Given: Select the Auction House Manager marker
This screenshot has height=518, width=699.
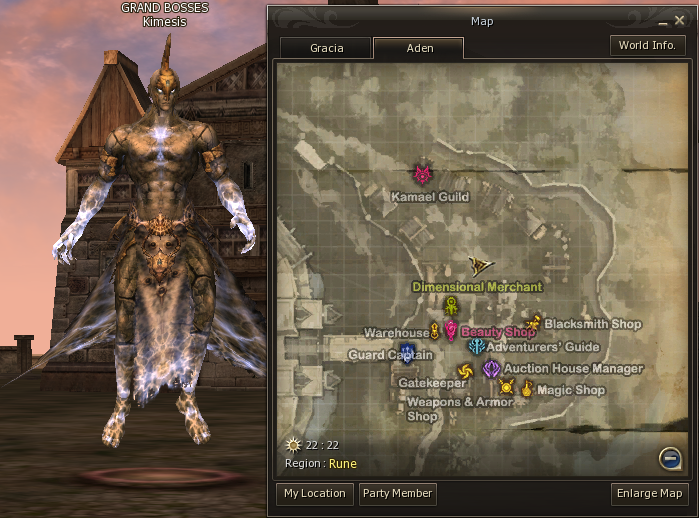Looking at the screenshot, I should [491, 368].
